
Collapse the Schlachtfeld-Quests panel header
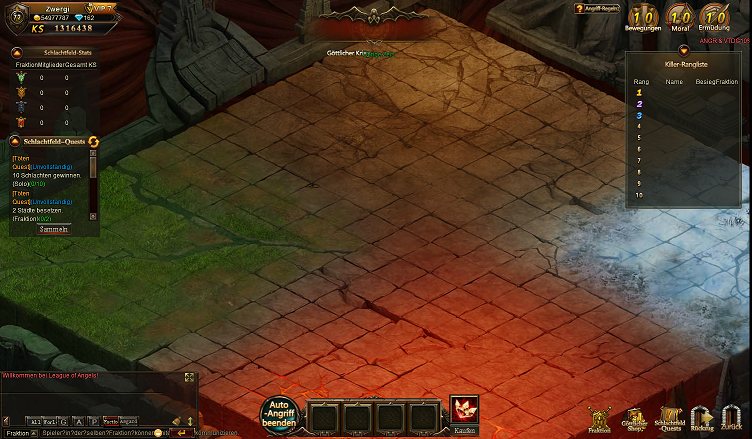coord(15,142)
